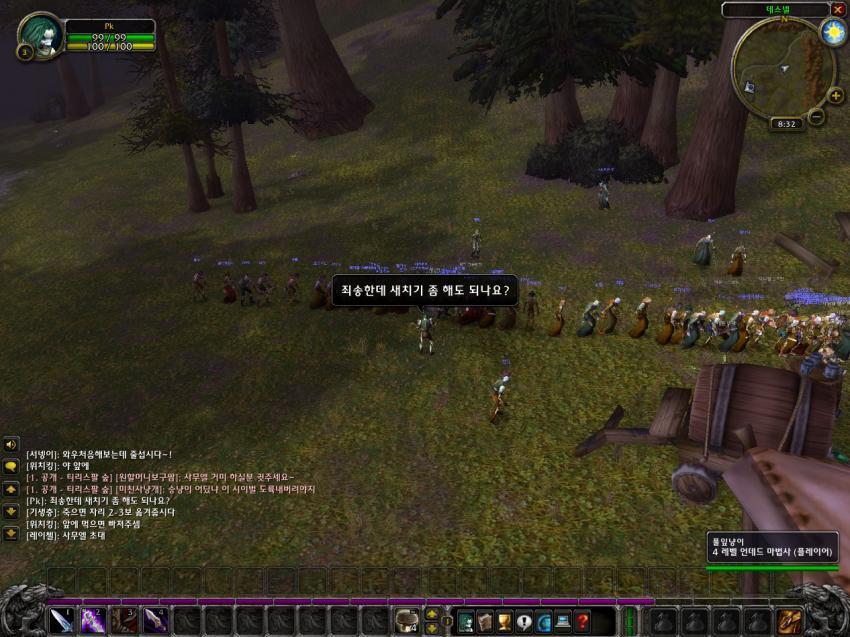
Task: Open the red question mark help button
Action: click(582, 621)
